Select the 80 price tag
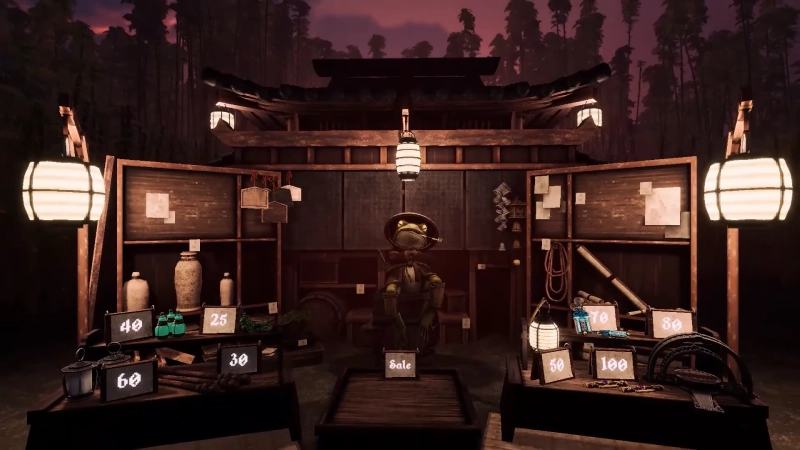800x450 pixels. [671, 323]
